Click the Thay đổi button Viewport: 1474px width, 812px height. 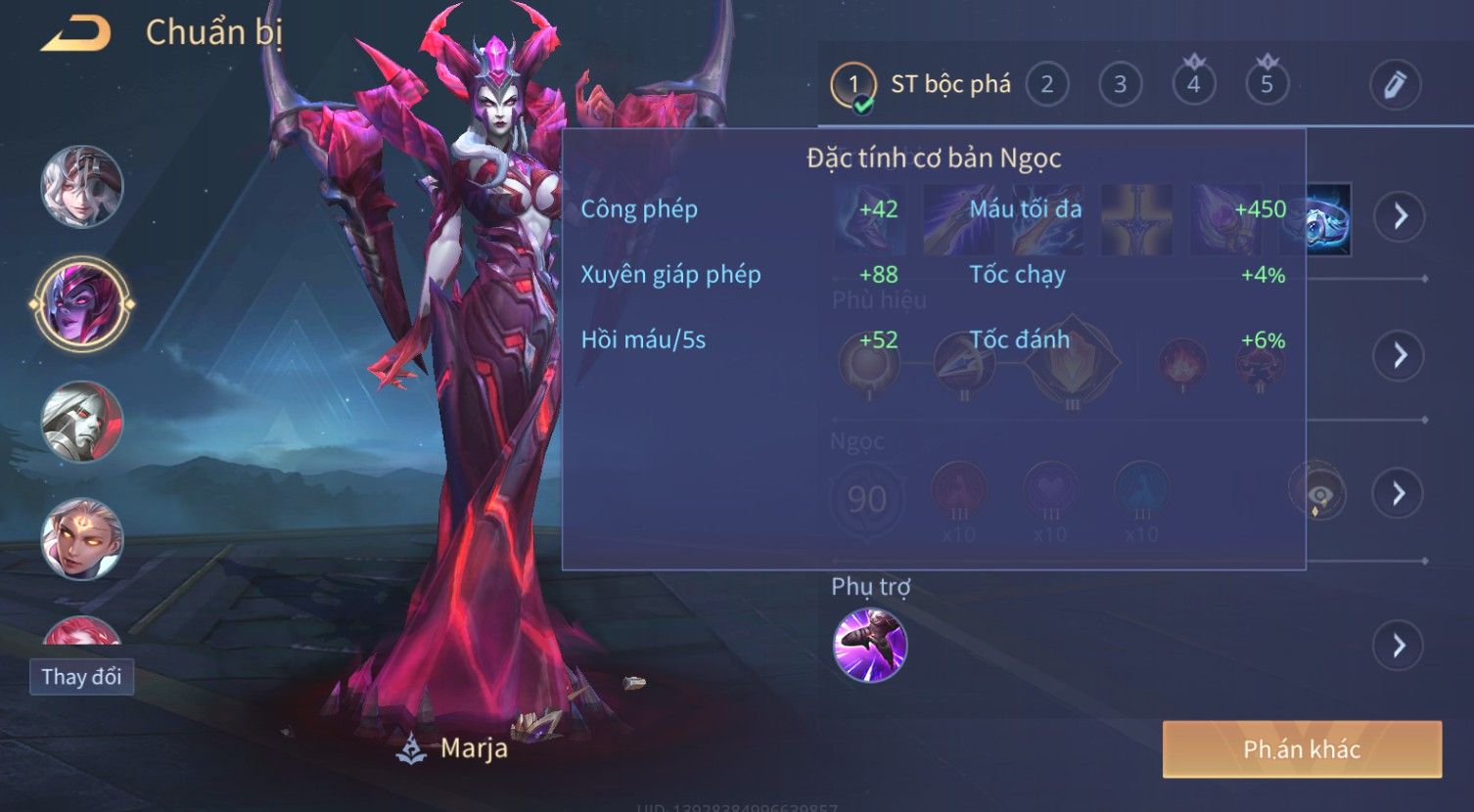81,677
